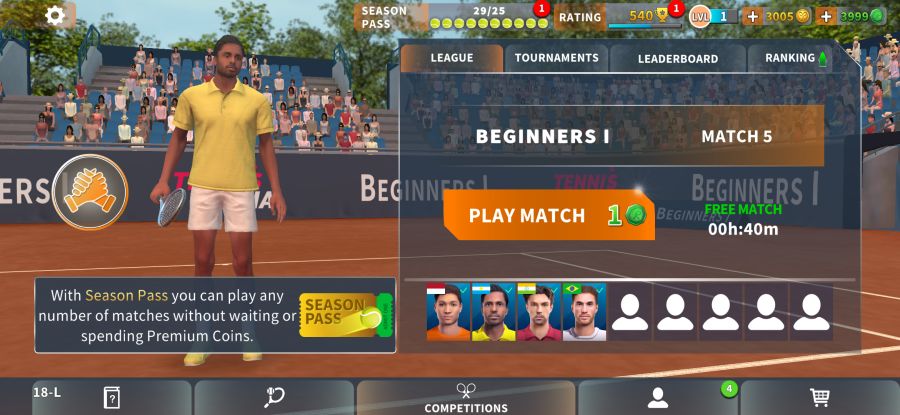Image resolution: width=900 pixels, height=415 pixels.
Task: Open the player profile tab
Action: point(657,398)
